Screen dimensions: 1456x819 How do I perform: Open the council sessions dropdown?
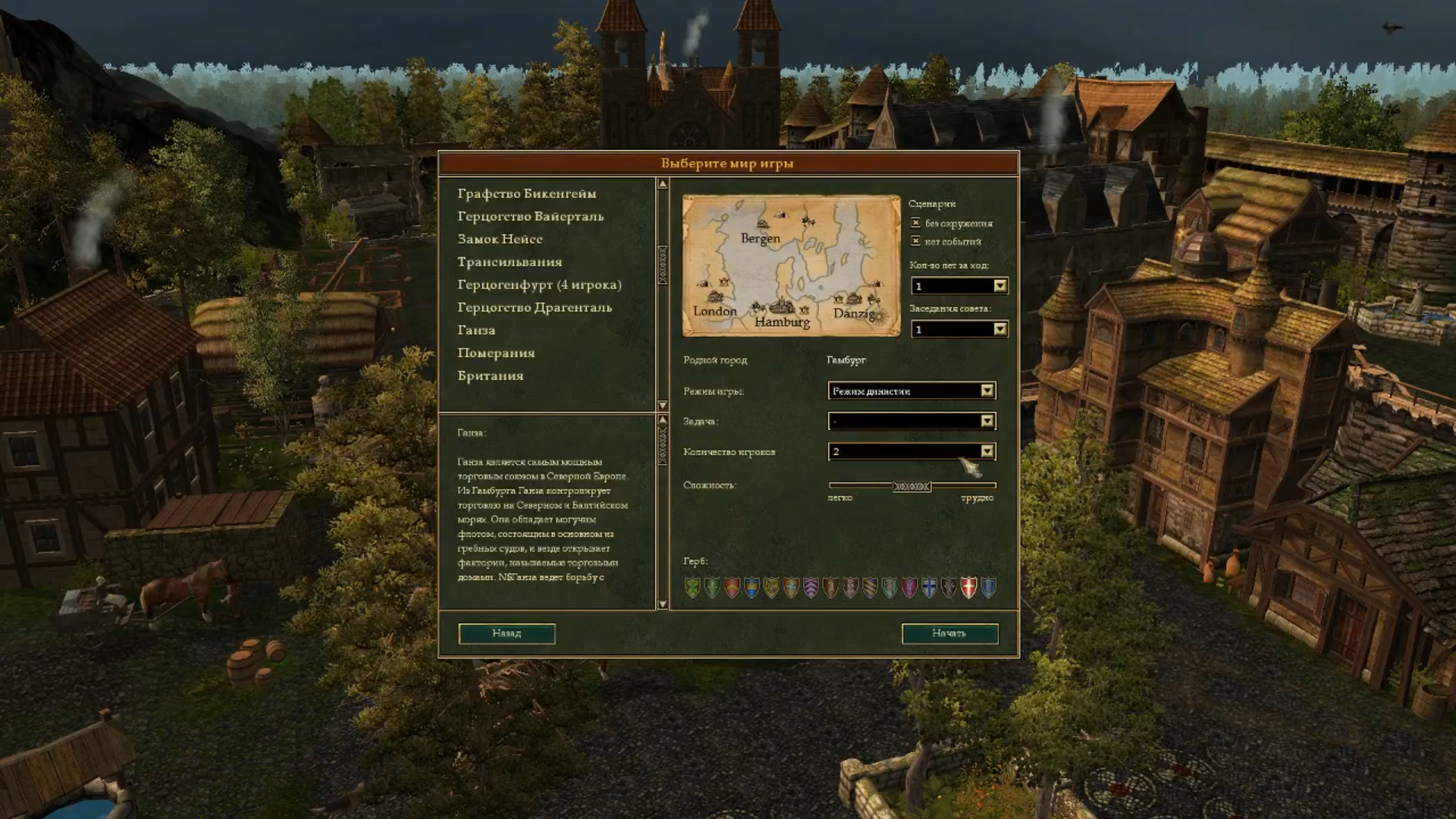[x=1000, y=329]
